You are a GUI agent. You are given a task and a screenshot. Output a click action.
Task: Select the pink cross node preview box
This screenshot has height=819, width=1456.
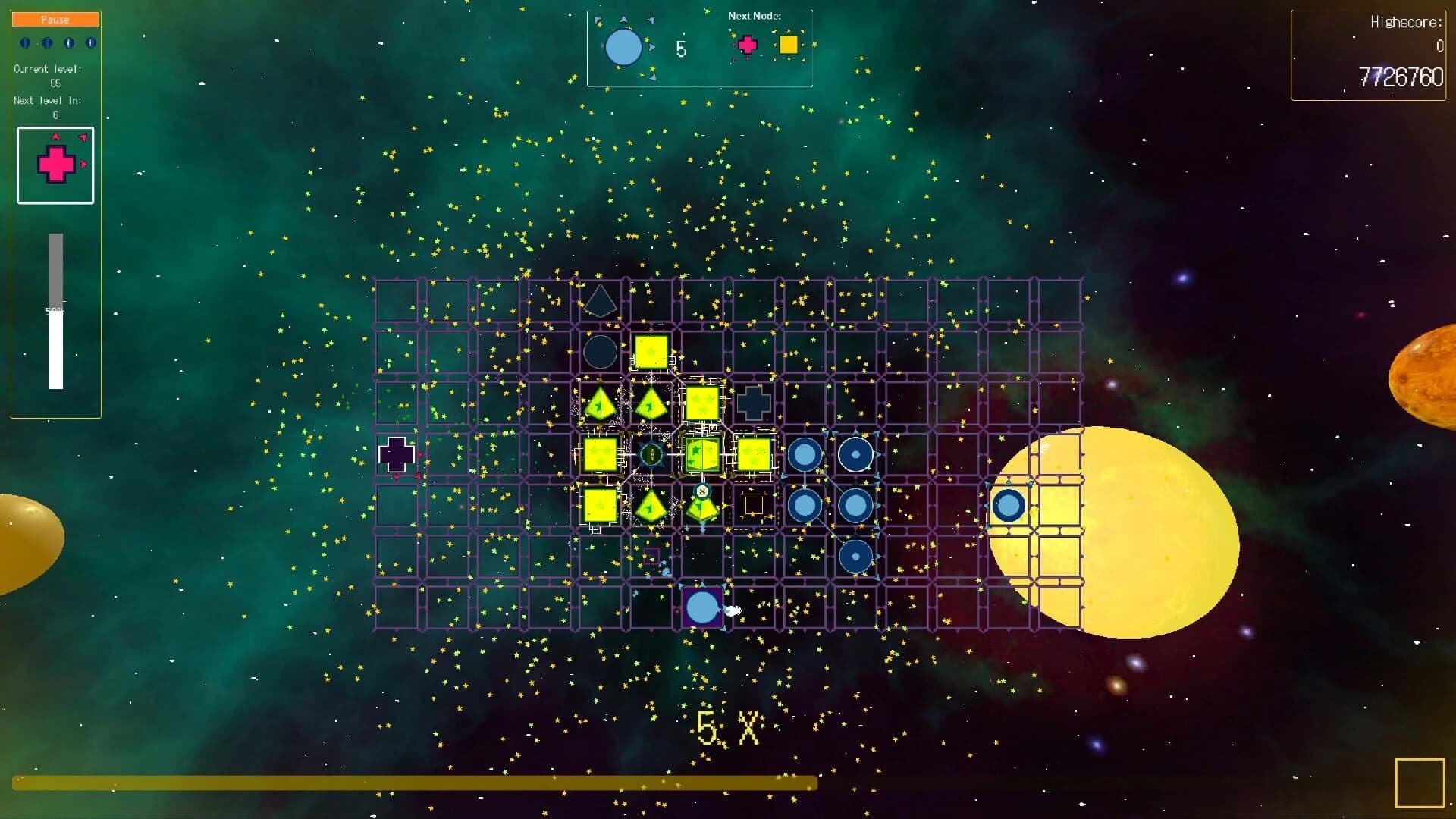point(55,165)
